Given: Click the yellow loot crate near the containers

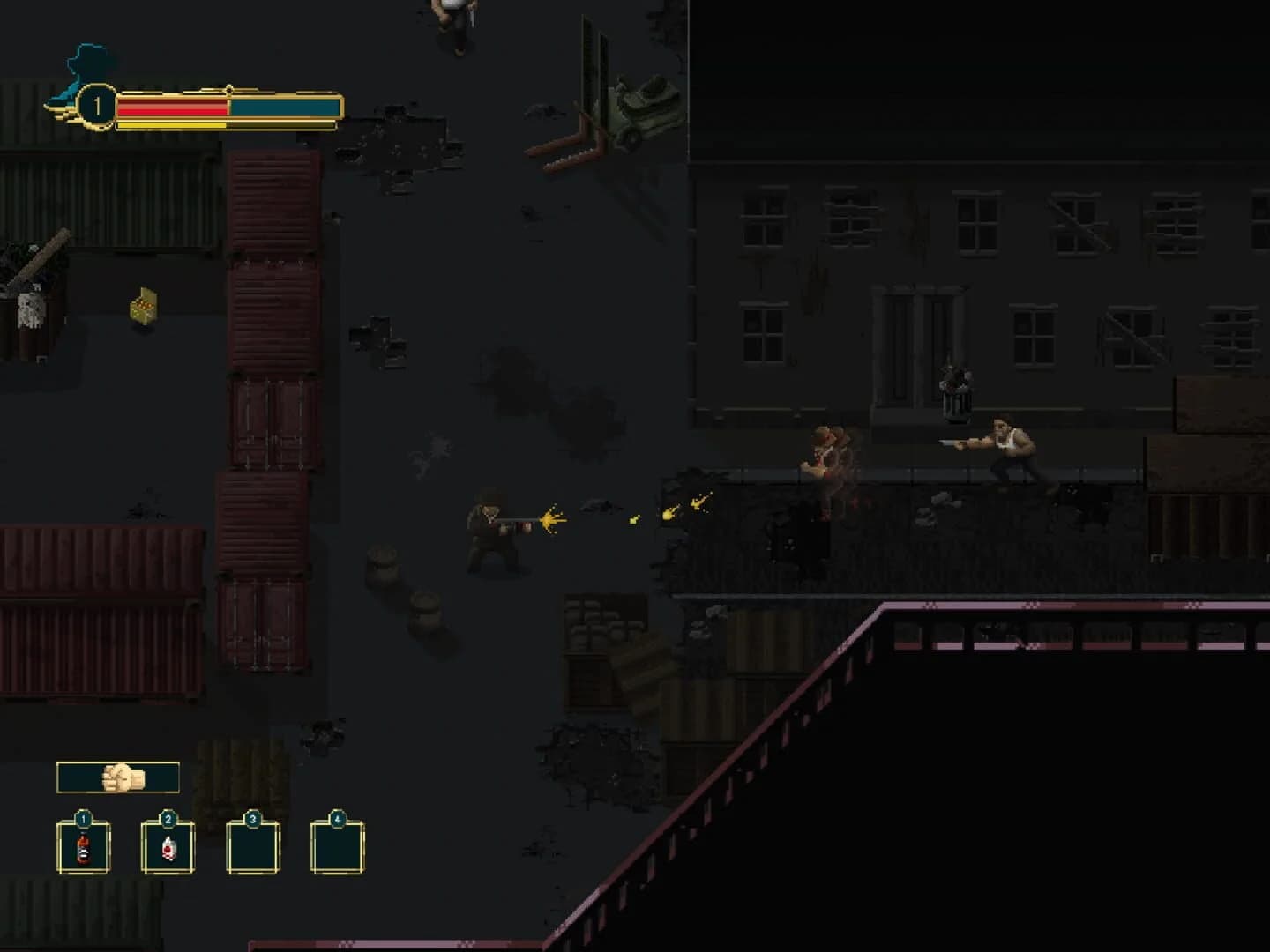Looking at the screenshot, I should pos(143,305).
